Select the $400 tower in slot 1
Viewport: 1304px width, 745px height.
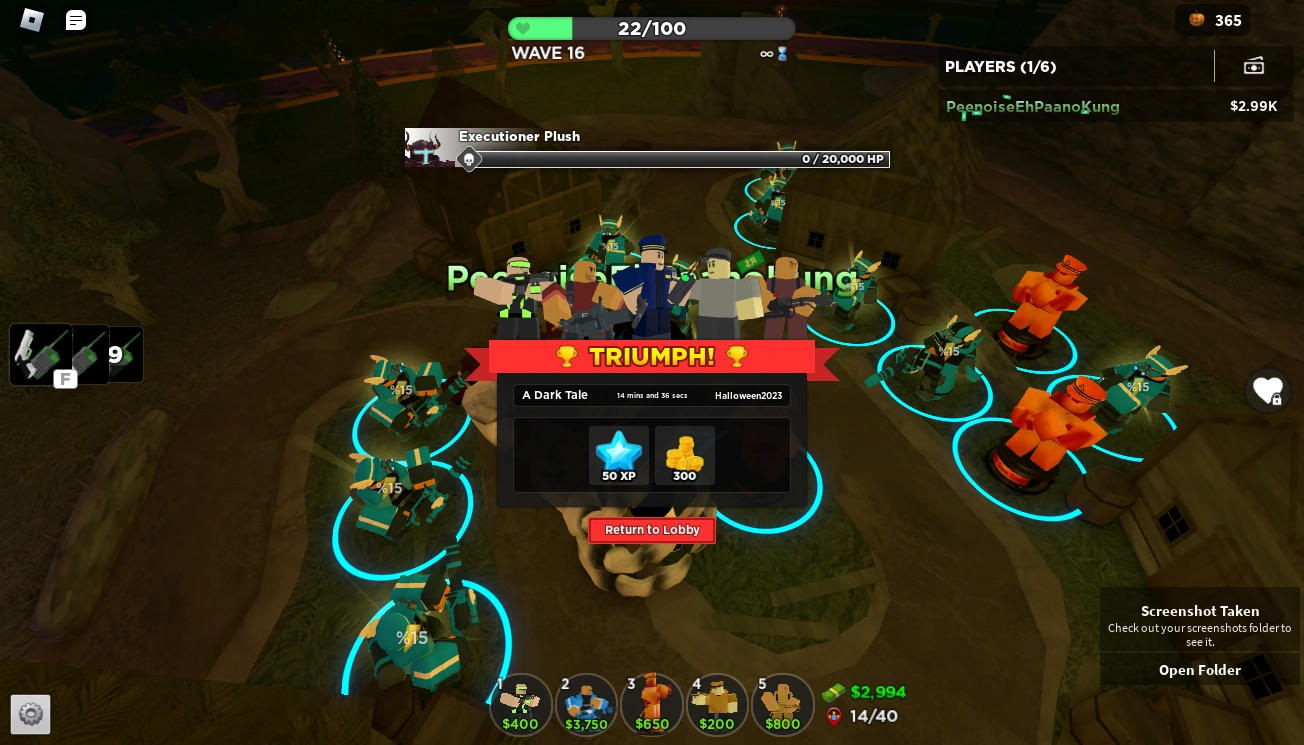point(521,704)
